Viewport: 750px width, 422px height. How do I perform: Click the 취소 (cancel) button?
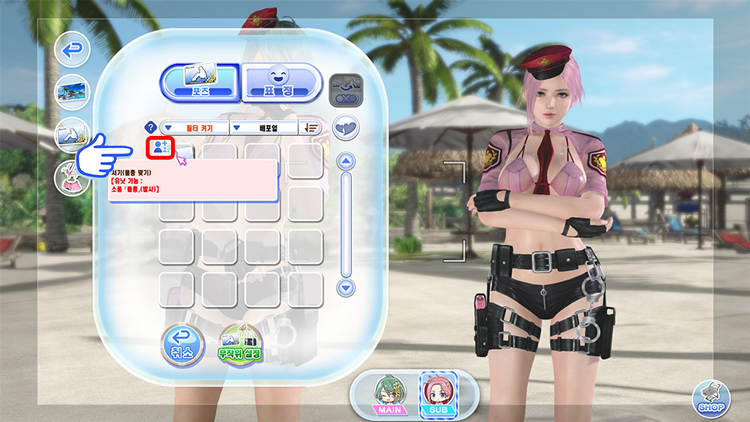coord(182,342)
